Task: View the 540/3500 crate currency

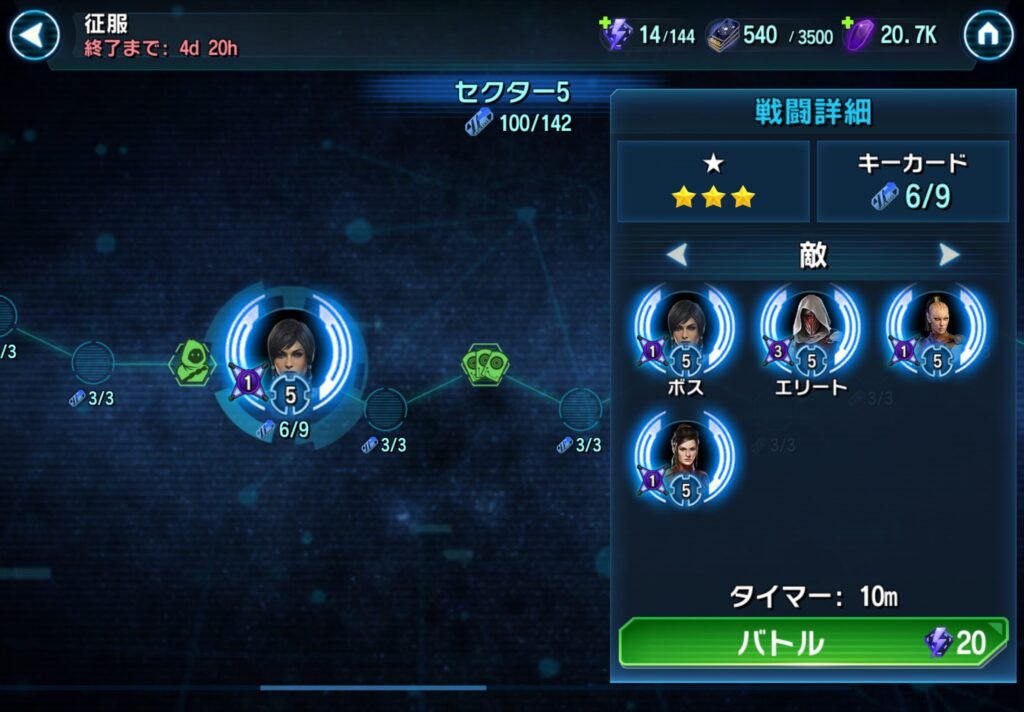Action: coord(768,35)
